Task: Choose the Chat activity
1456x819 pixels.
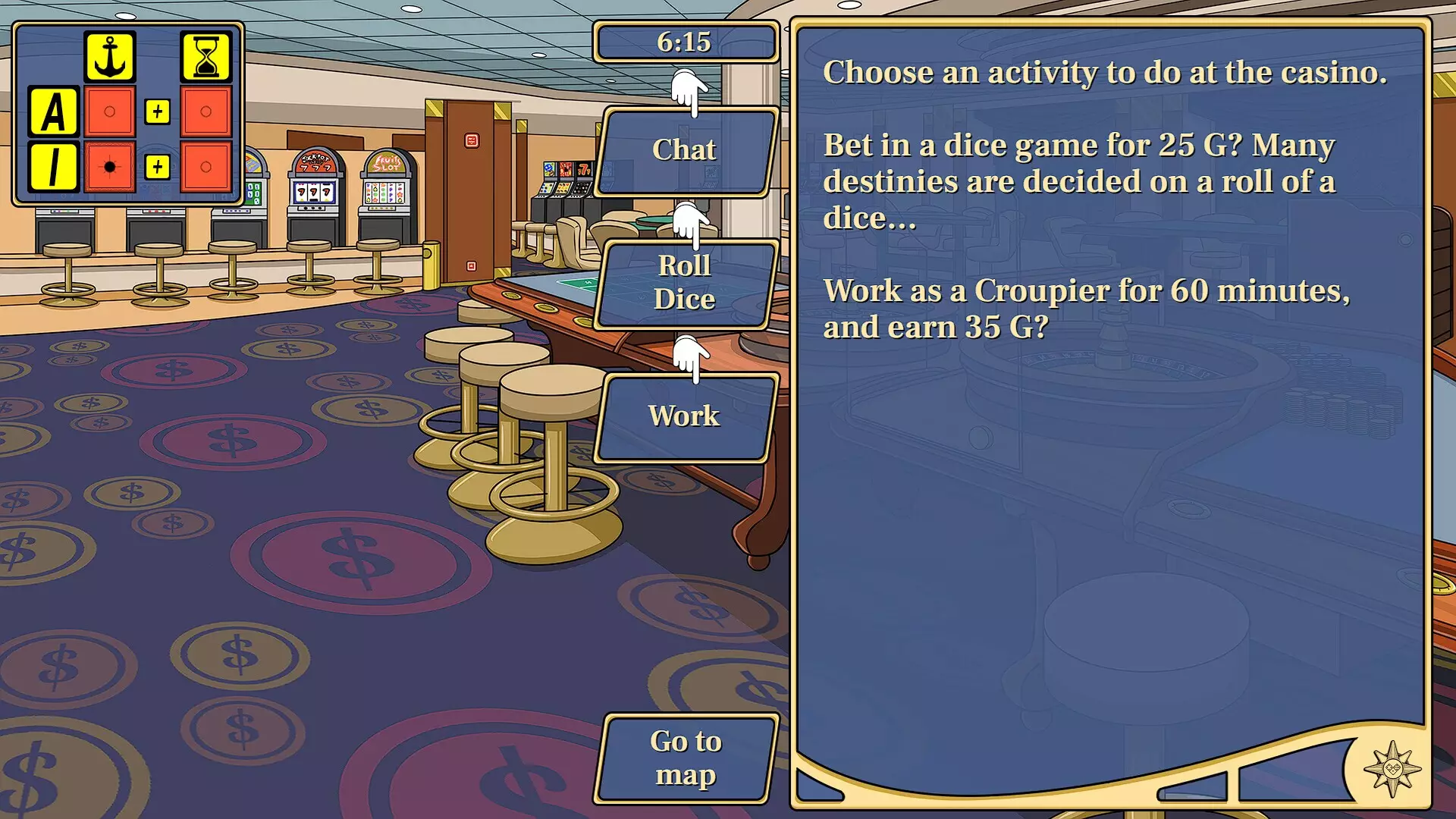Action: (685, 151)
